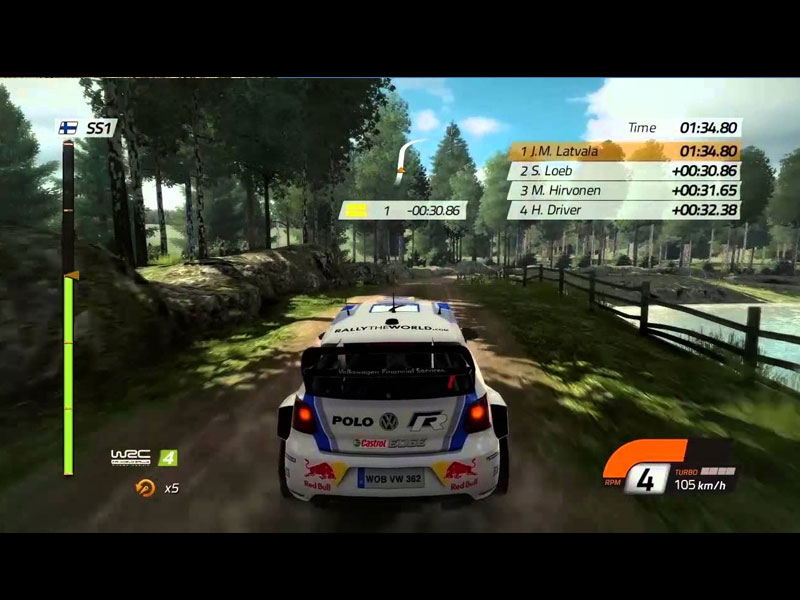Viewport: 800px width, 600px height.
Task: Choose the M. Hirvonen standings row
Action: pos(624,190)
